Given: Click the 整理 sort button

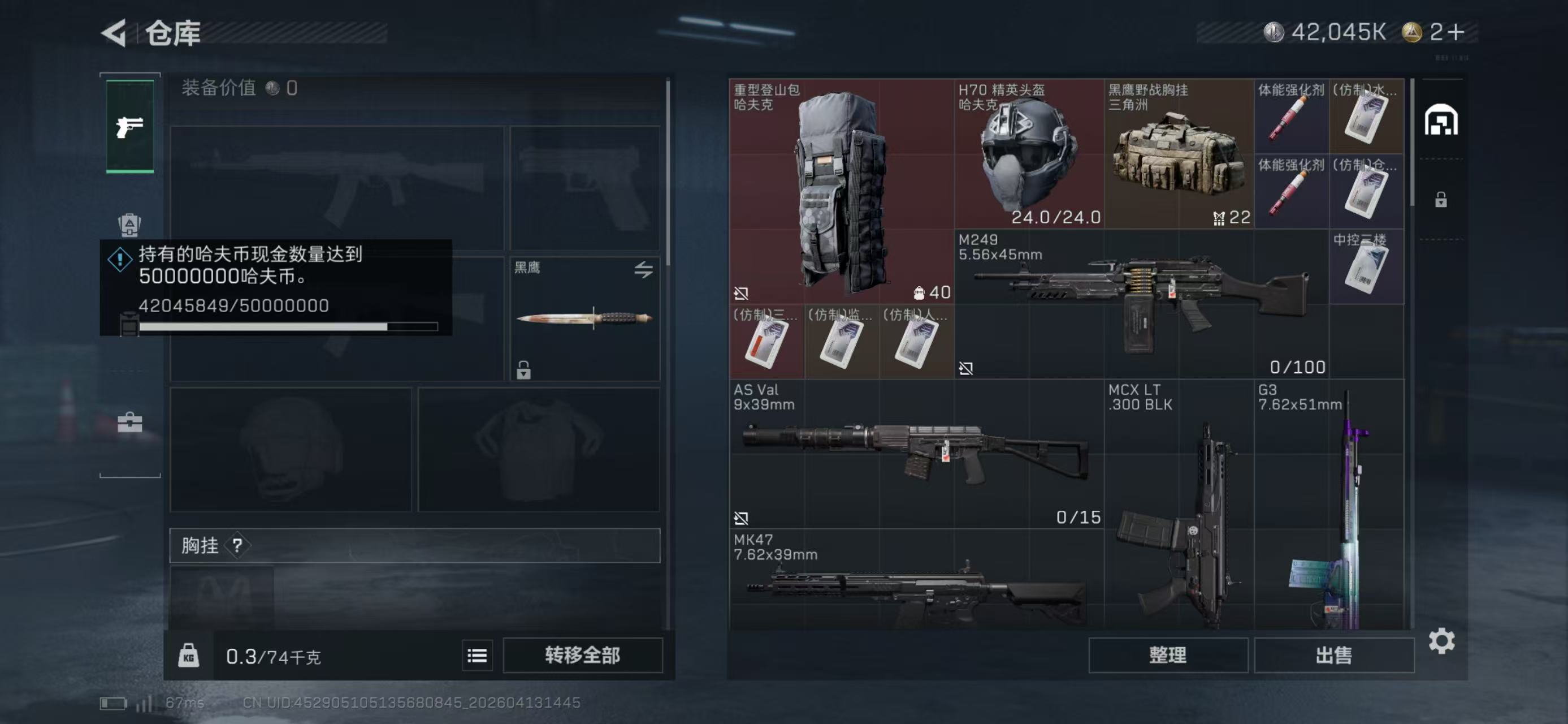Looking at the screenshot, I should pyautogui.click(x=1167, y=654).
